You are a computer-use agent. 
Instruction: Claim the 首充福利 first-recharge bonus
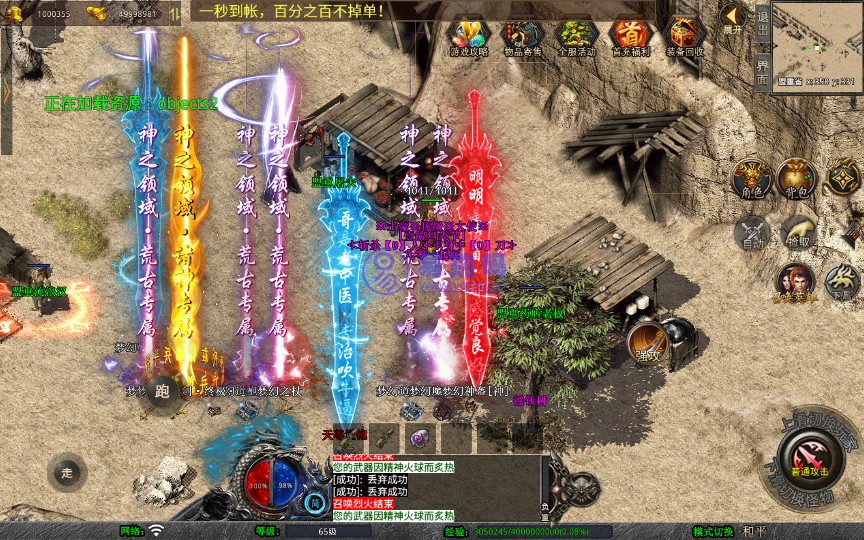(x=629, y=38)
